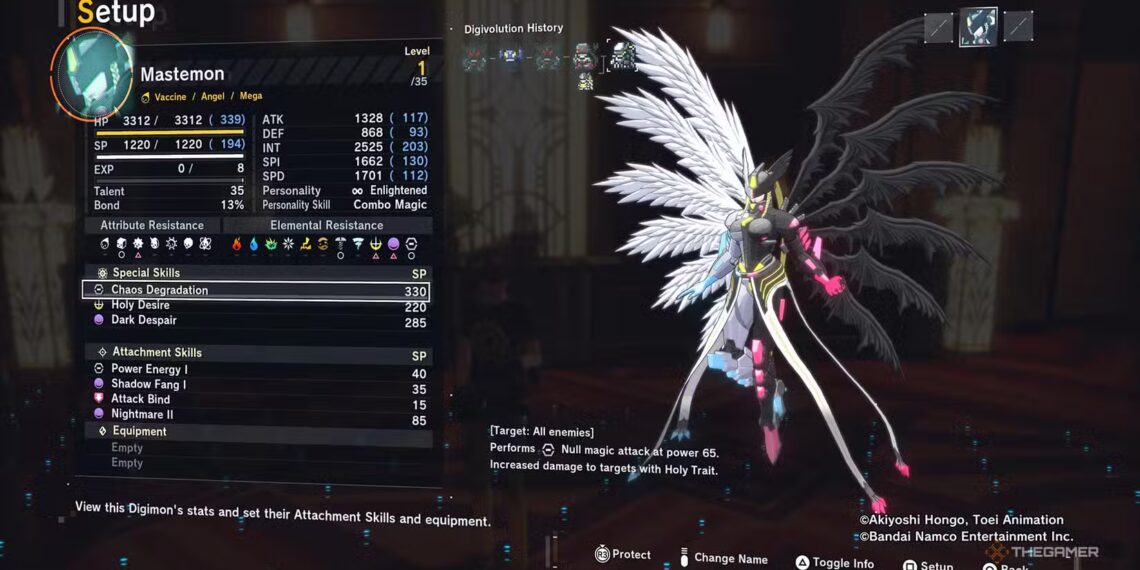The image size is (1140, 570).
Task: Click Mastemon's circular portrait beside its name
Action: coord(95,72)
